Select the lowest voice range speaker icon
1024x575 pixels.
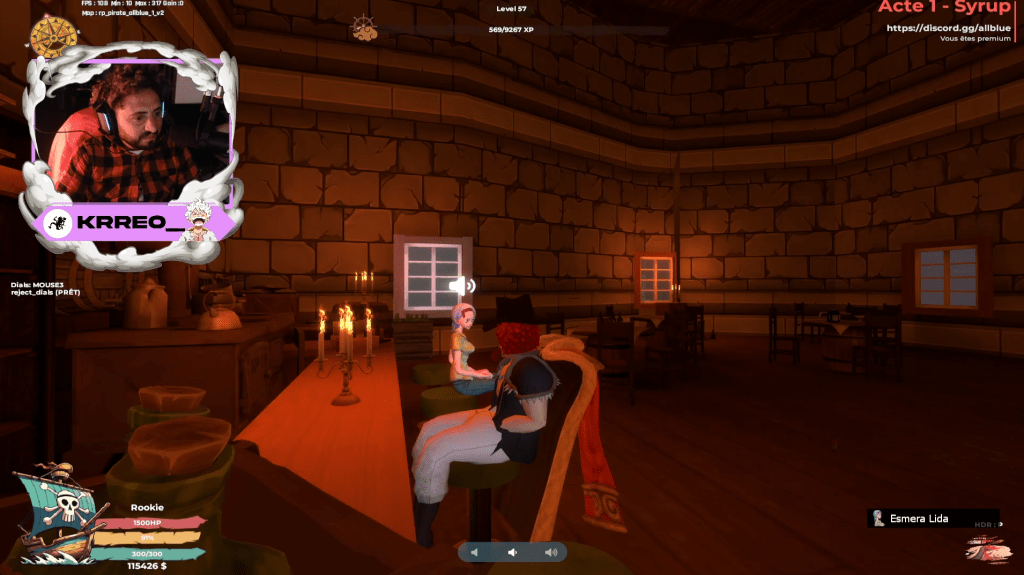(476, 552)
